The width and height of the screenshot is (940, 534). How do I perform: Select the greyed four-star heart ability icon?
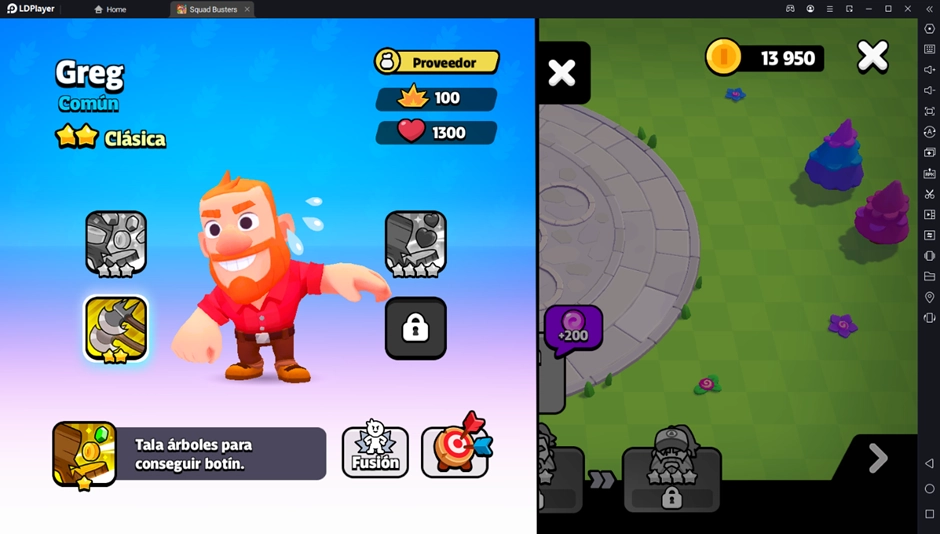coord(415,242)
